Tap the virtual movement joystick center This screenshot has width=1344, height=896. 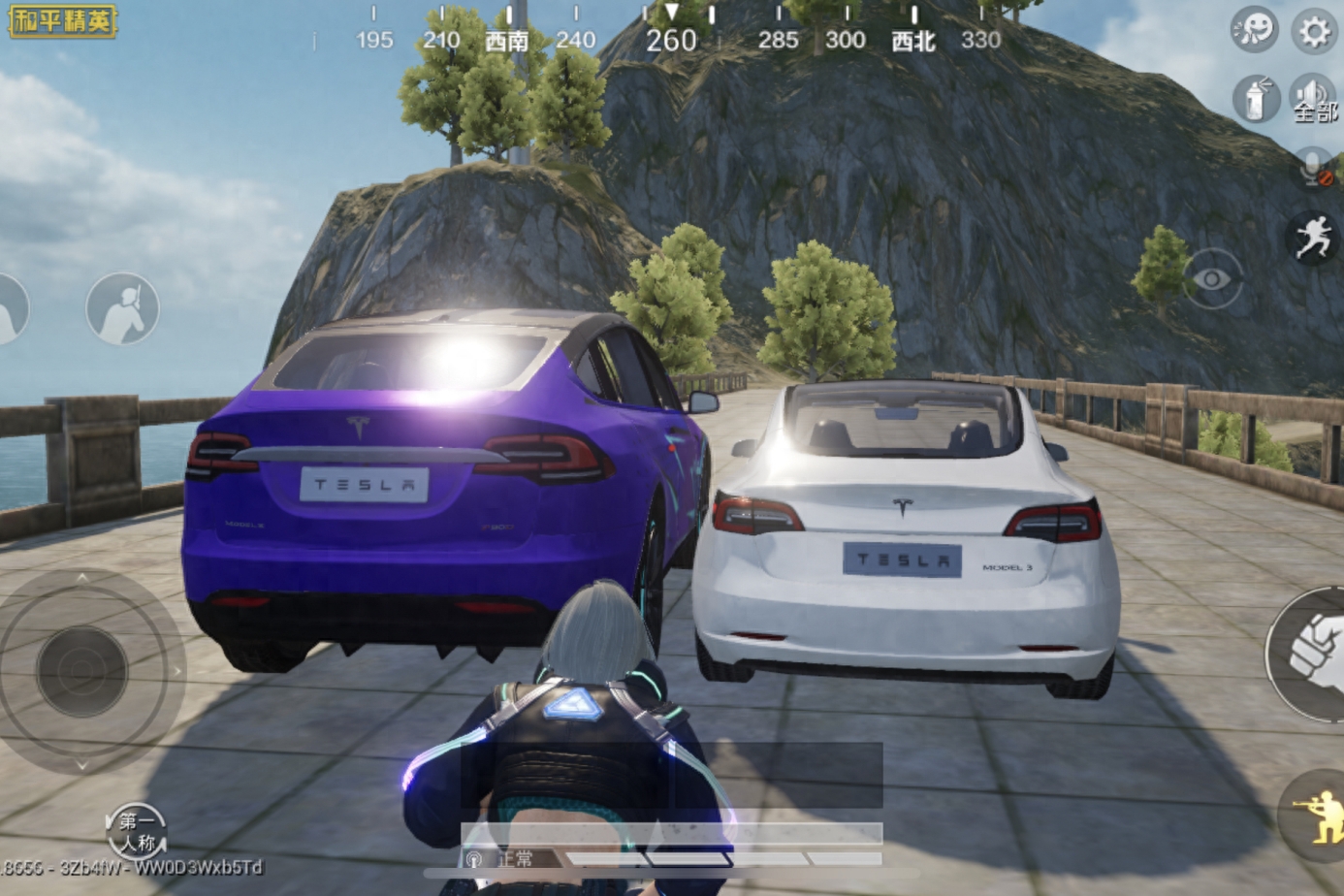point(82,671)
